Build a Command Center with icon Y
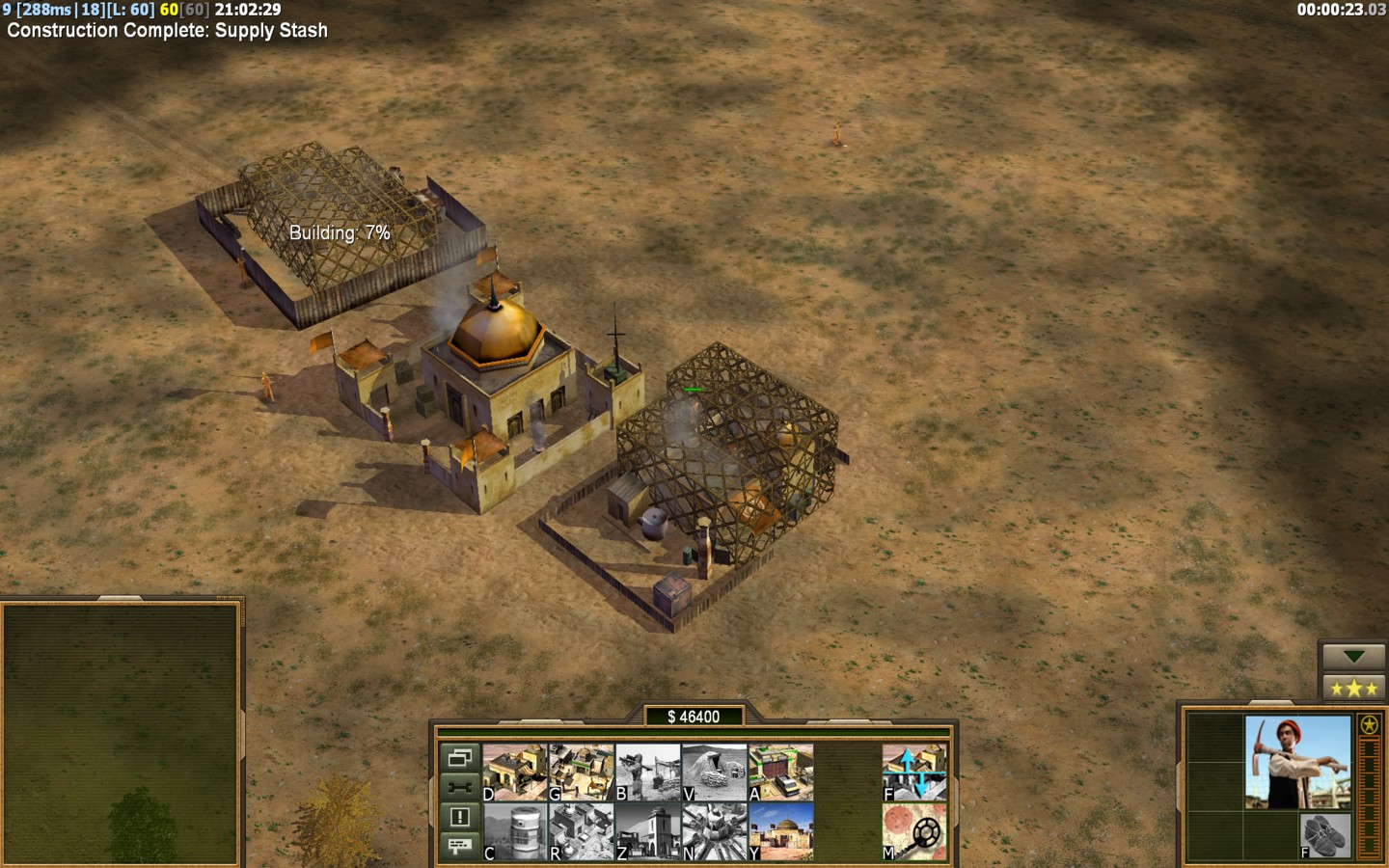The width and height of the screenshot is (1389, 868). (780, 831)
